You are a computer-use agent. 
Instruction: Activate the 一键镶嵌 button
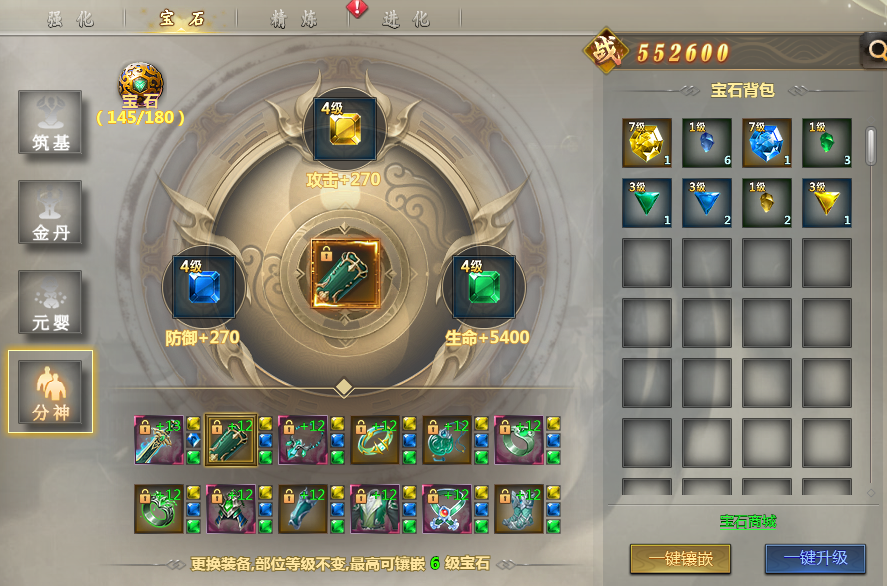pyautogui.click(x=680, y=557)
